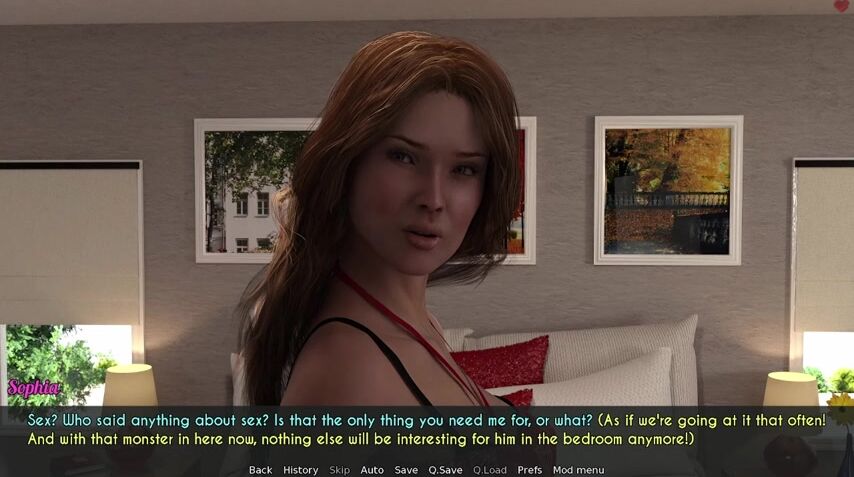Open the Mod menu
This screenshot has width=854, height=477.
[x=578, y=470]
